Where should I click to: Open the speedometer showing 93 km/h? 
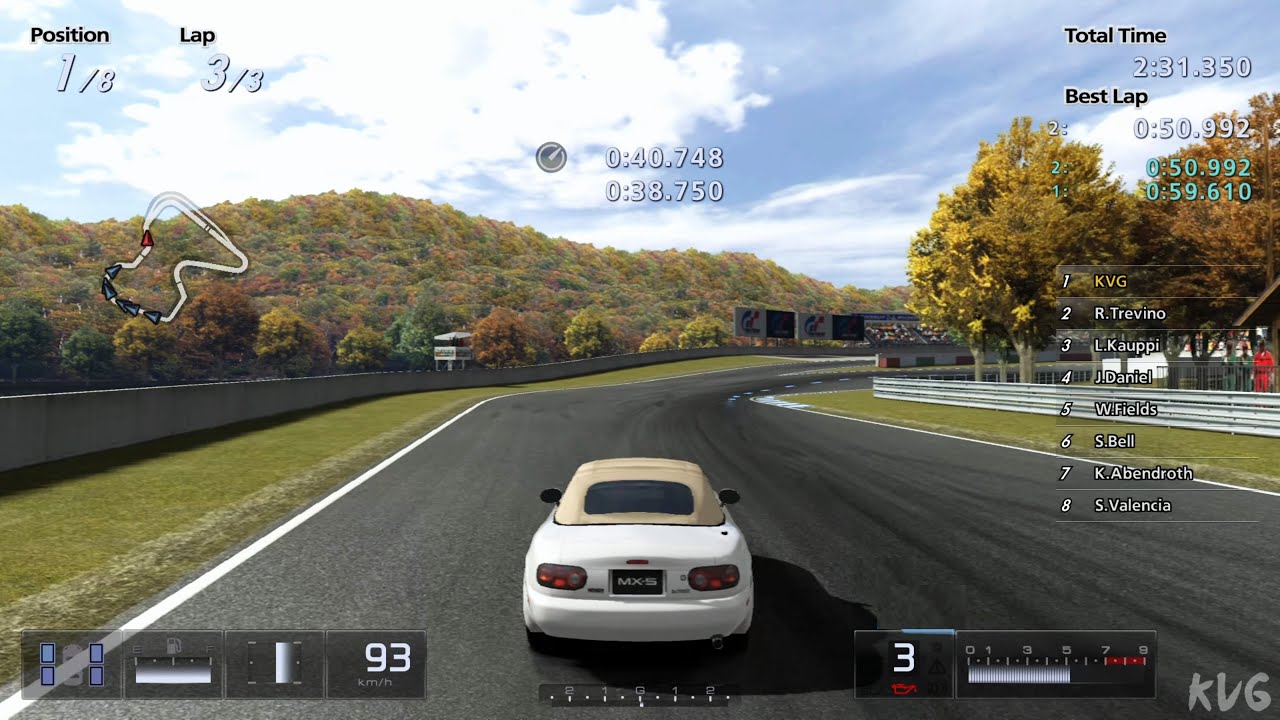390,658
